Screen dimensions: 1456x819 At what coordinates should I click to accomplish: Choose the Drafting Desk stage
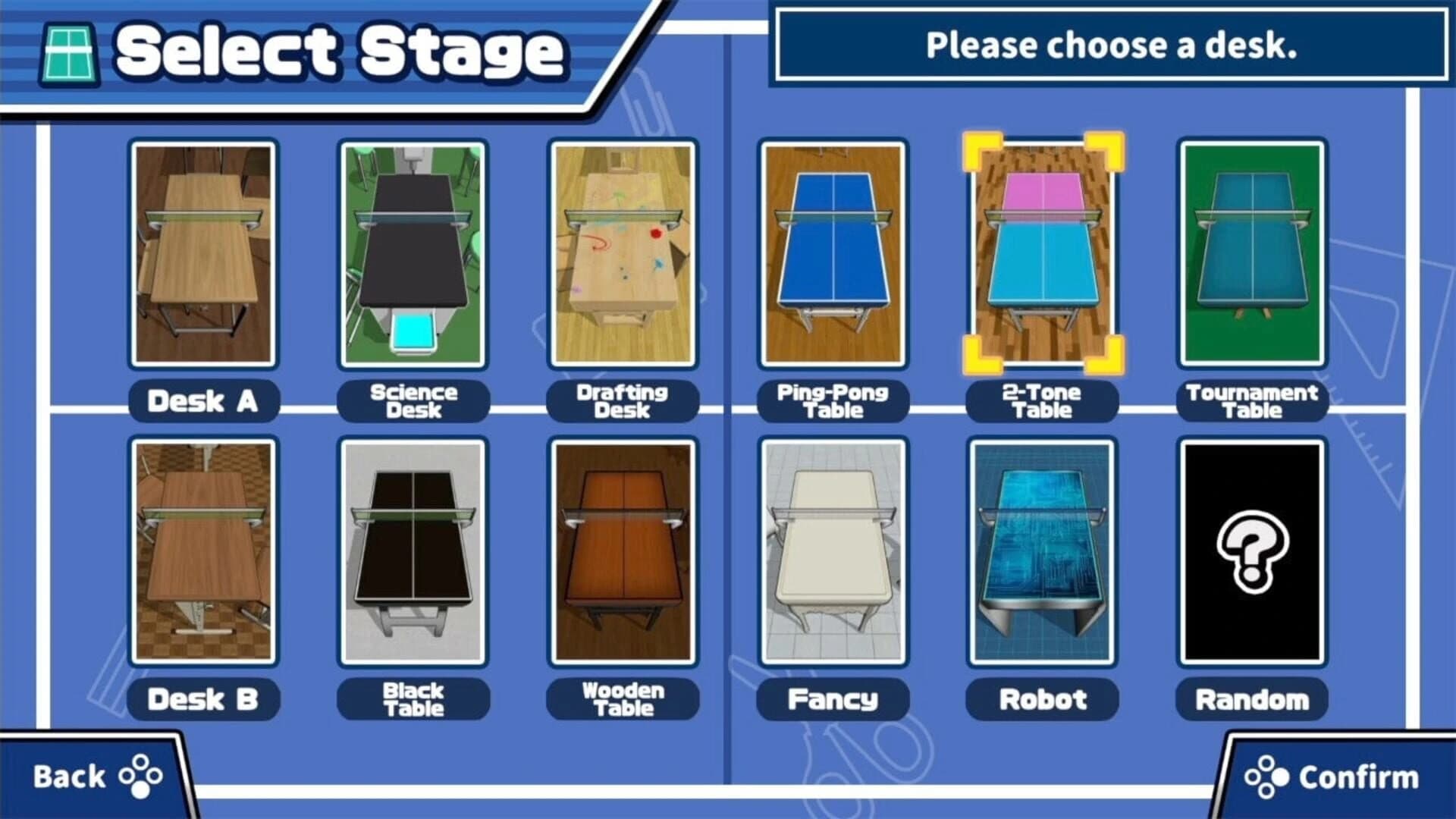(x=623, y=254)
